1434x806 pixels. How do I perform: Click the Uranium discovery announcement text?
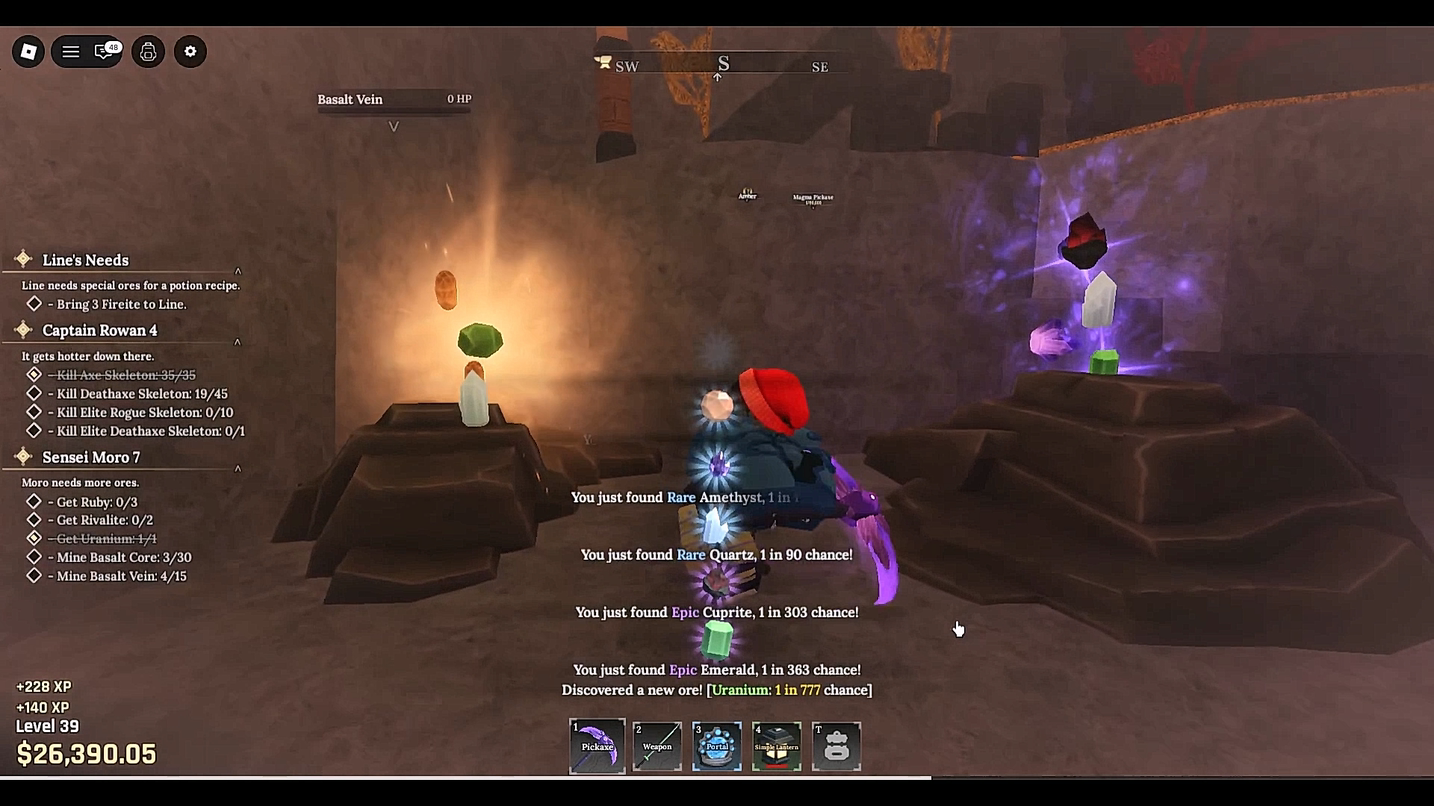[x=716, y=689]
